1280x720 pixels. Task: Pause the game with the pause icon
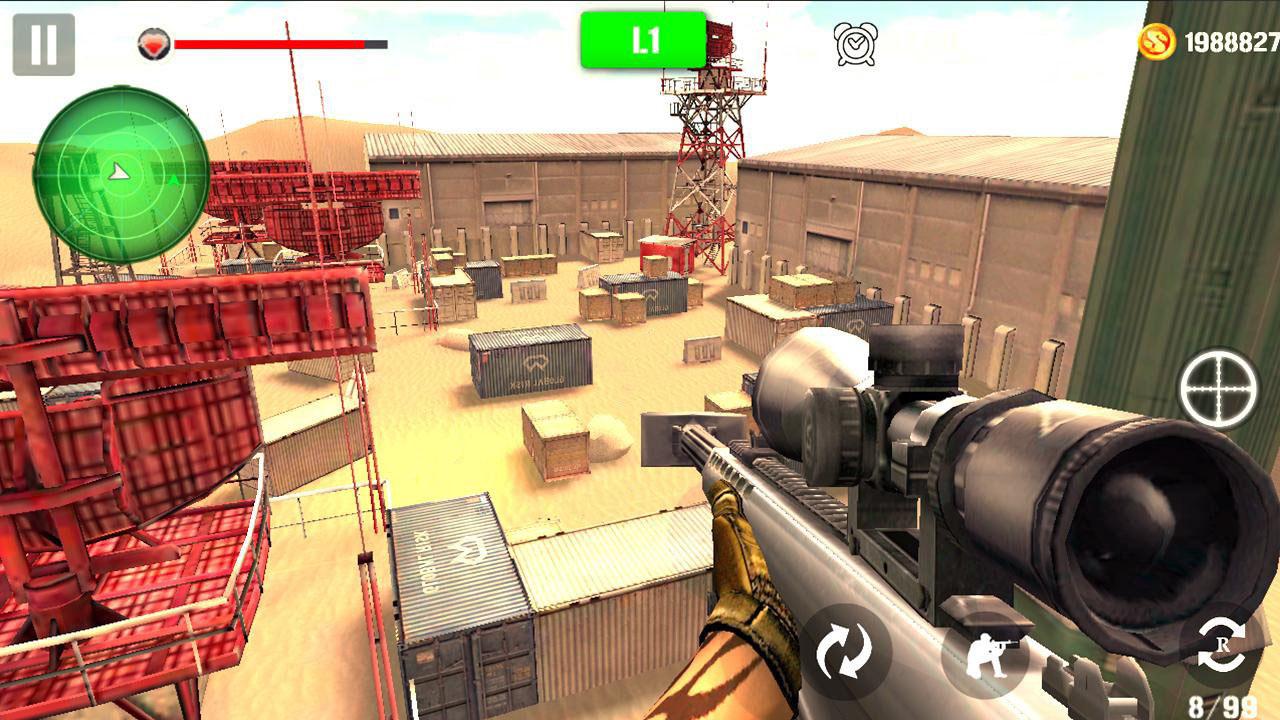tap(42, 42)
